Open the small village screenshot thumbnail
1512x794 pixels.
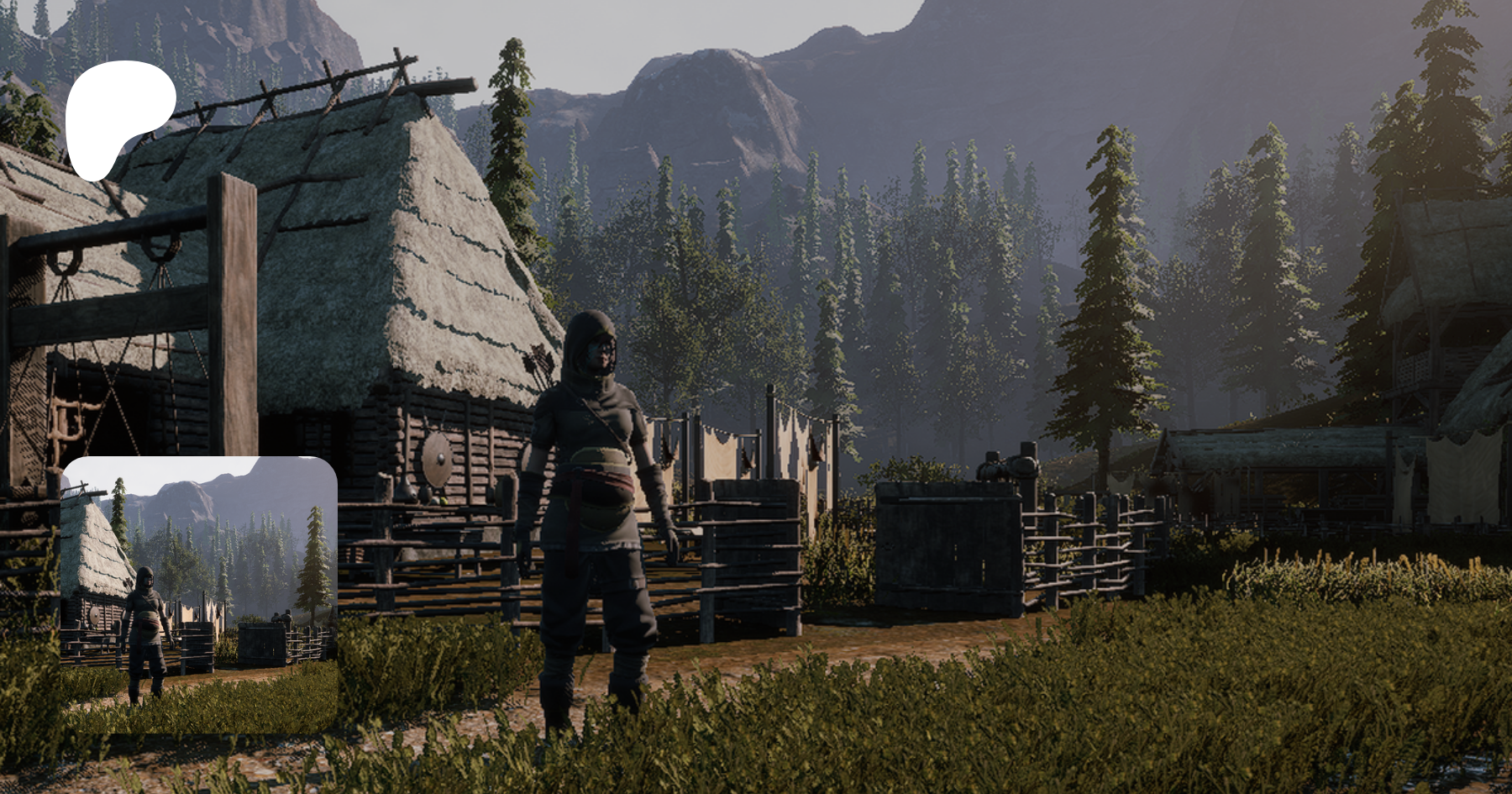tap(199, 594)
